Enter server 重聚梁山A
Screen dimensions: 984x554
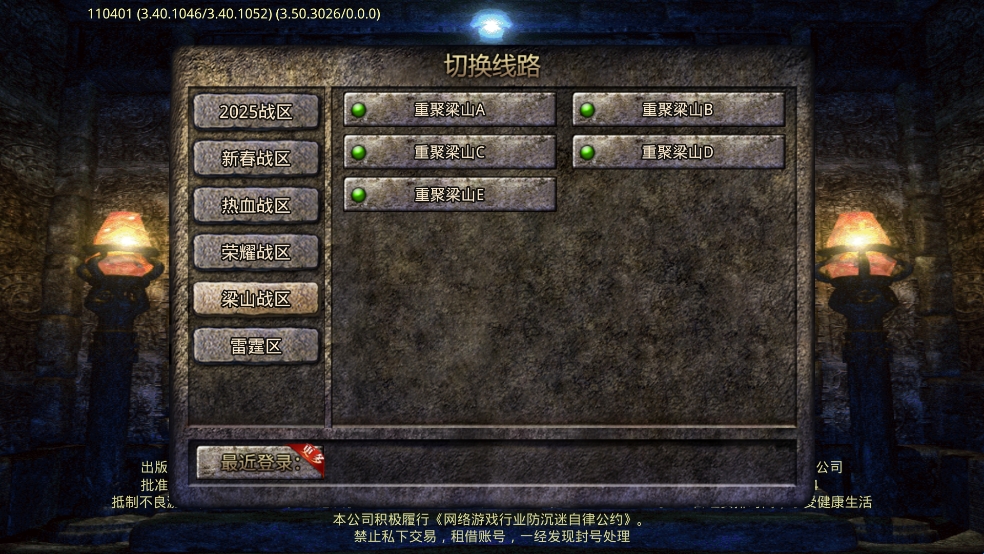coord(450,109)
